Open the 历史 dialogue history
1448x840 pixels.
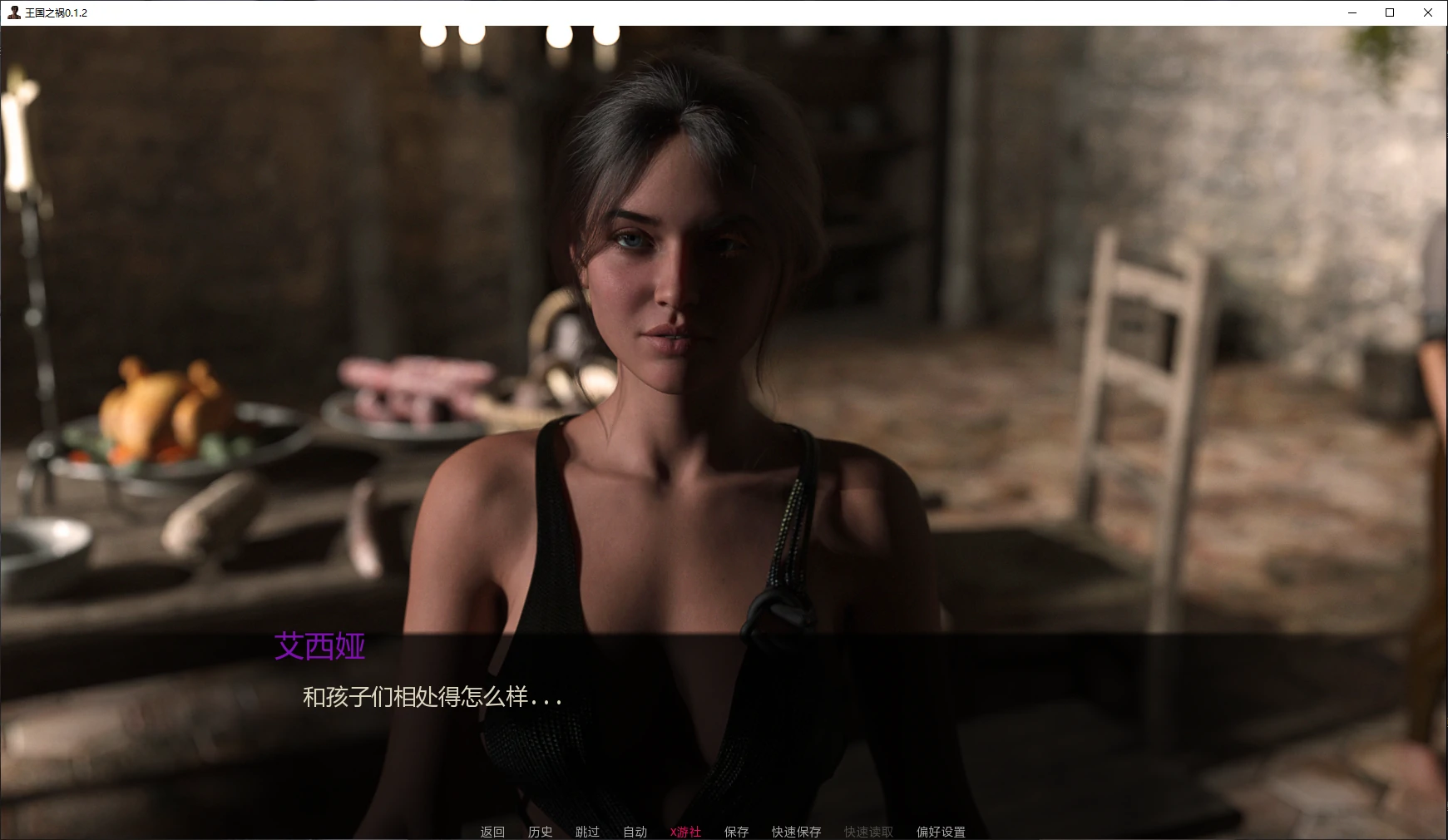tap(540, 832)
